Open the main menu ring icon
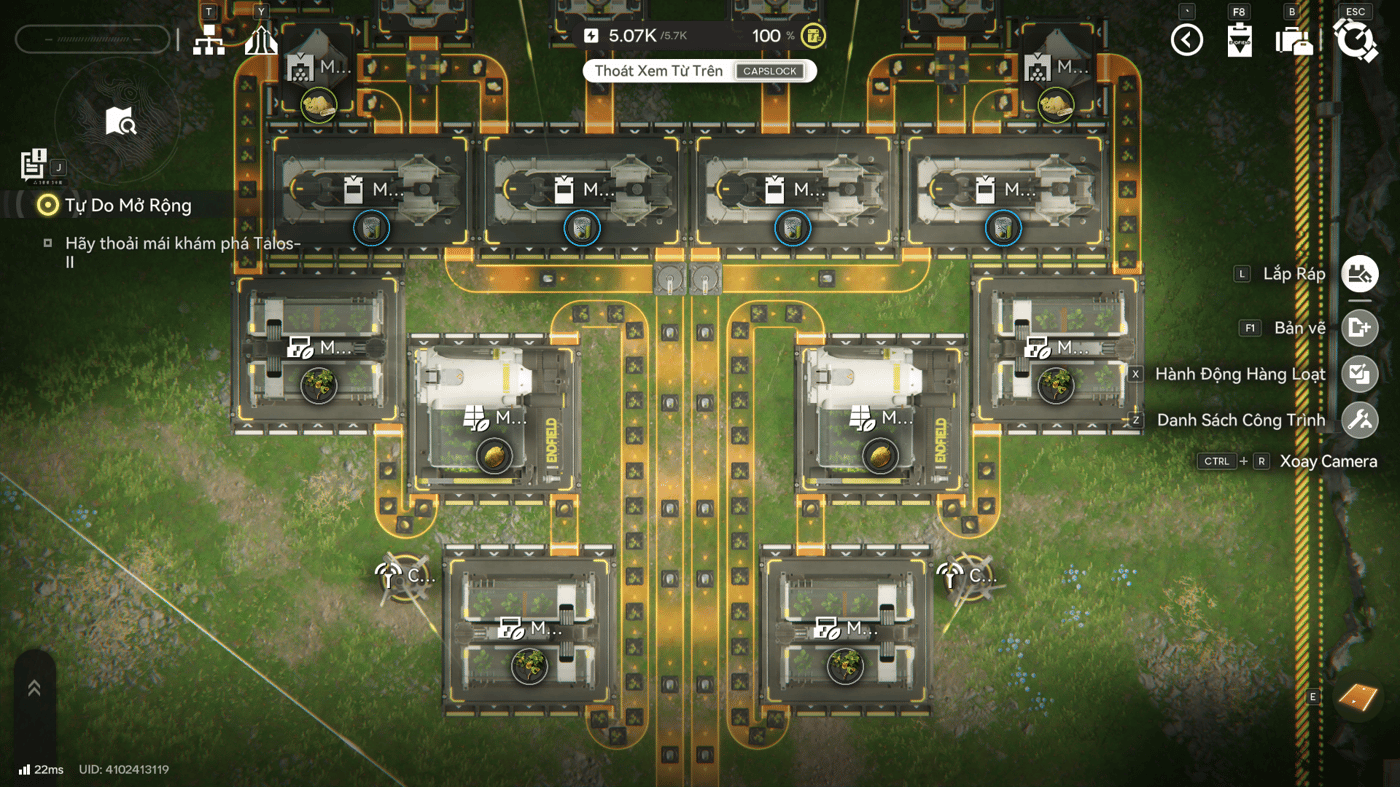This screenshot has width=1400, height=787. tap(1355, 40)
